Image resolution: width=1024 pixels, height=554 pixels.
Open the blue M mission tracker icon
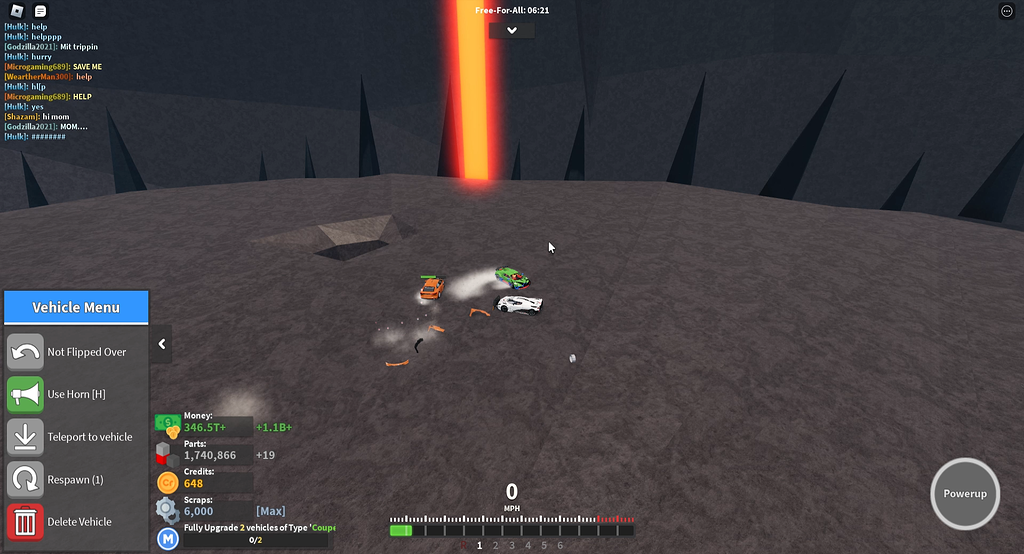[x=168, y=540]
